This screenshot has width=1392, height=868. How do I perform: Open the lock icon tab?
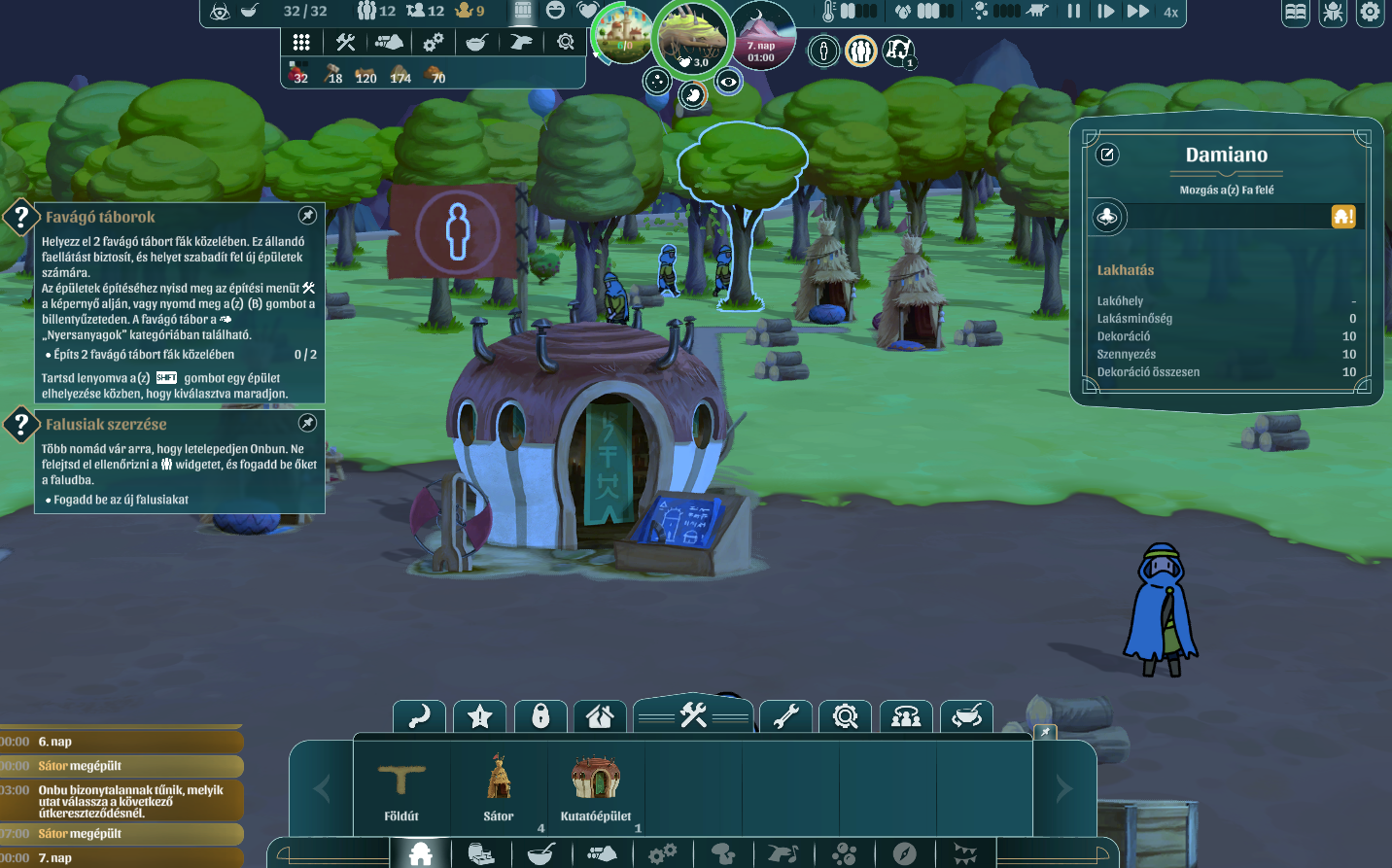[x=540, y=717]
